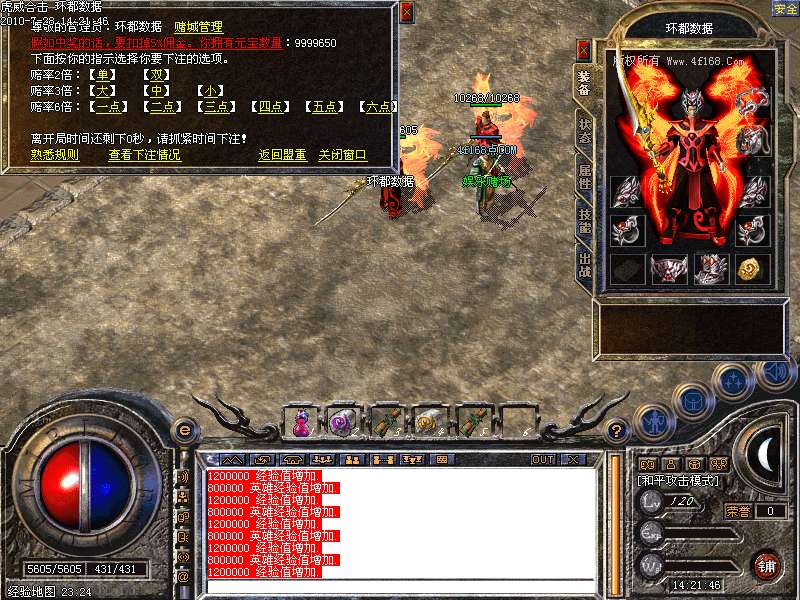Place a bet on 五点
Screen dimensions: 800x600
pos(325,107)
